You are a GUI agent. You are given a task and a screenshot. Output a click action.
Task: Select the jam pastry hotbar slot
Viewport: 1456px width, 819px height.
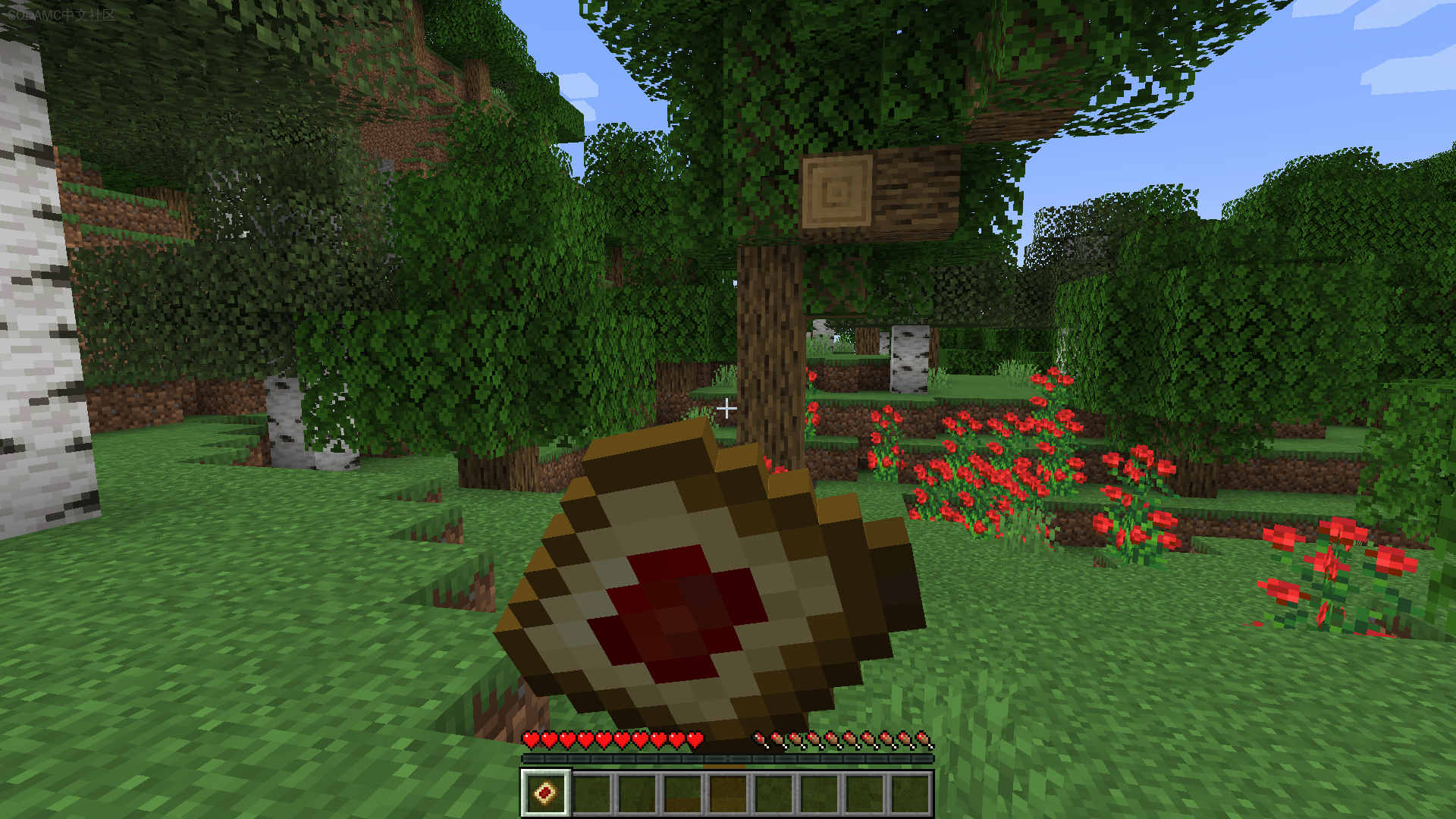click(x=545, y=793)
